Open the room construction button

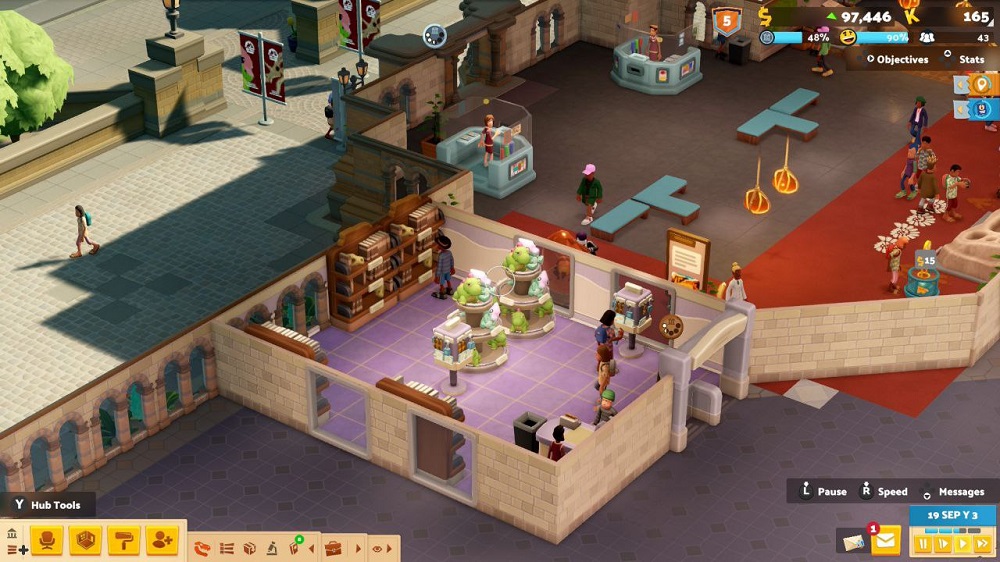click(85, 541)
